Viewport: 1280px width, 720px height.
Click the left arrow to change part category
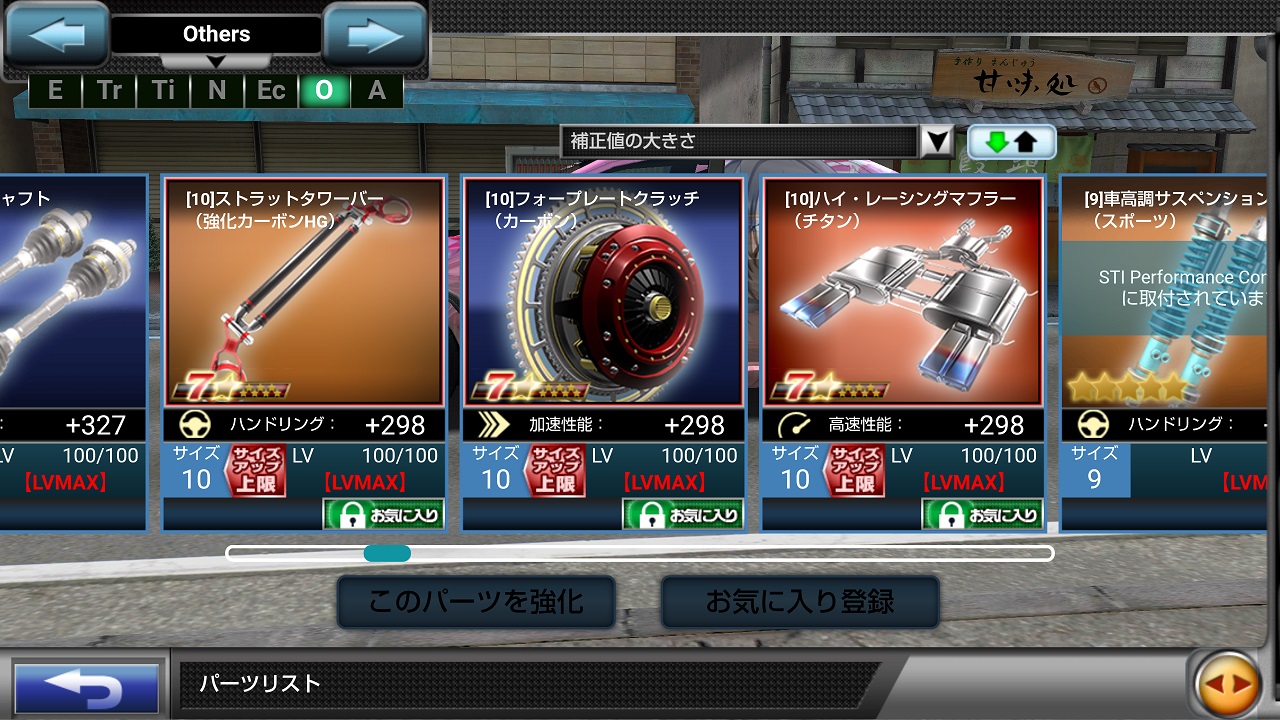tap(57, 34)
